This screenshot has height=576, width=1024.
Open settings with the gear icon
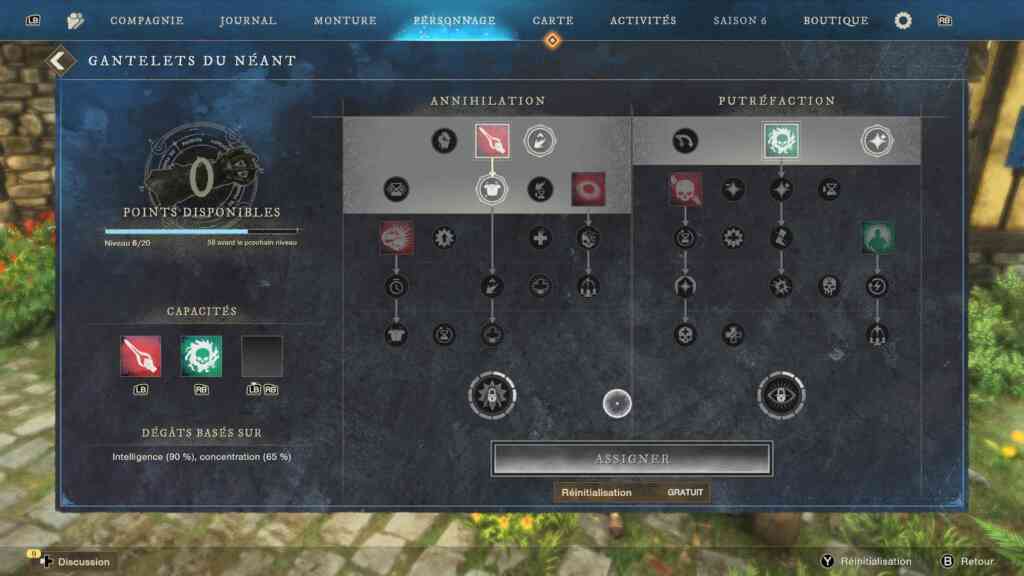click(903, 20)
